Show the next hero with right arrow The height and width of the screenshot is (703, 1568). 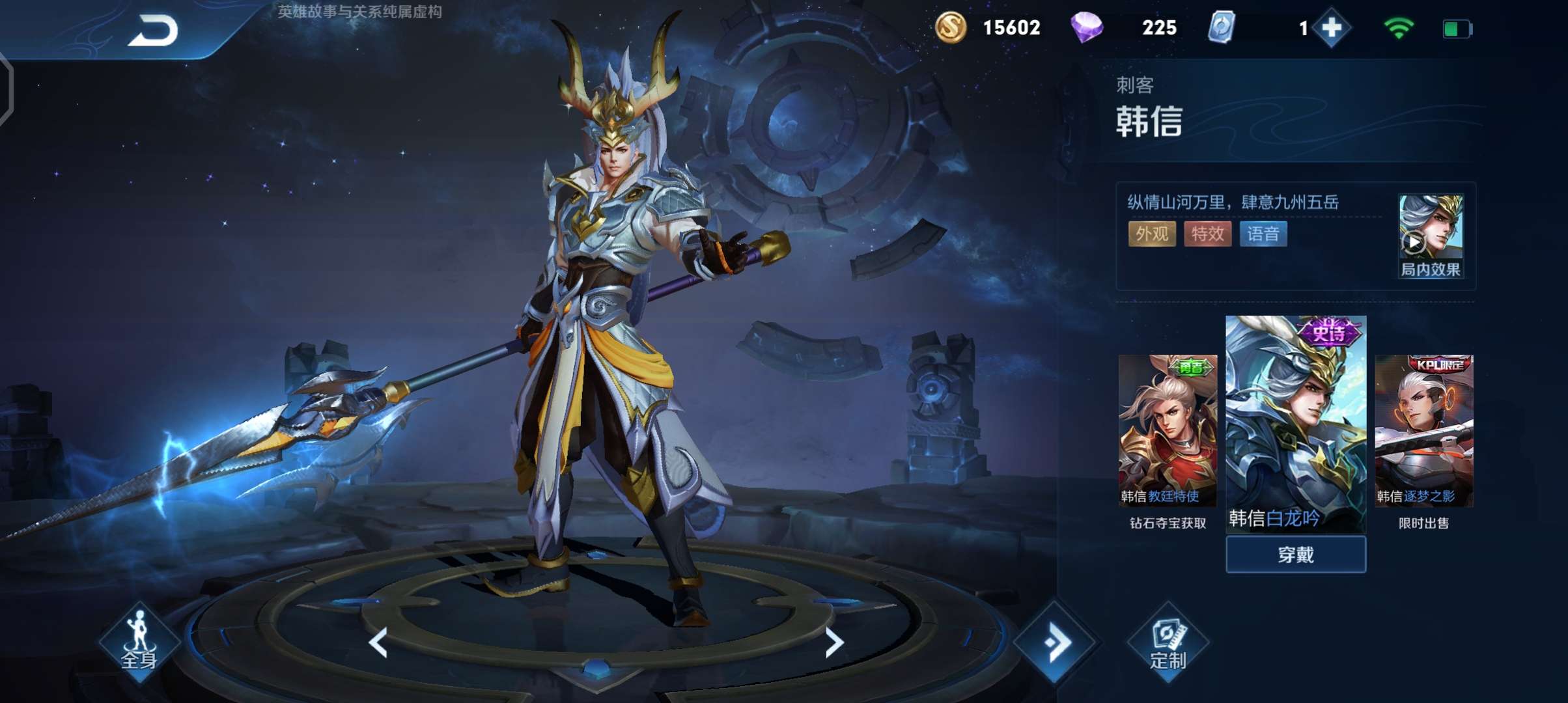pyautogui.click(x=834, y=642)
